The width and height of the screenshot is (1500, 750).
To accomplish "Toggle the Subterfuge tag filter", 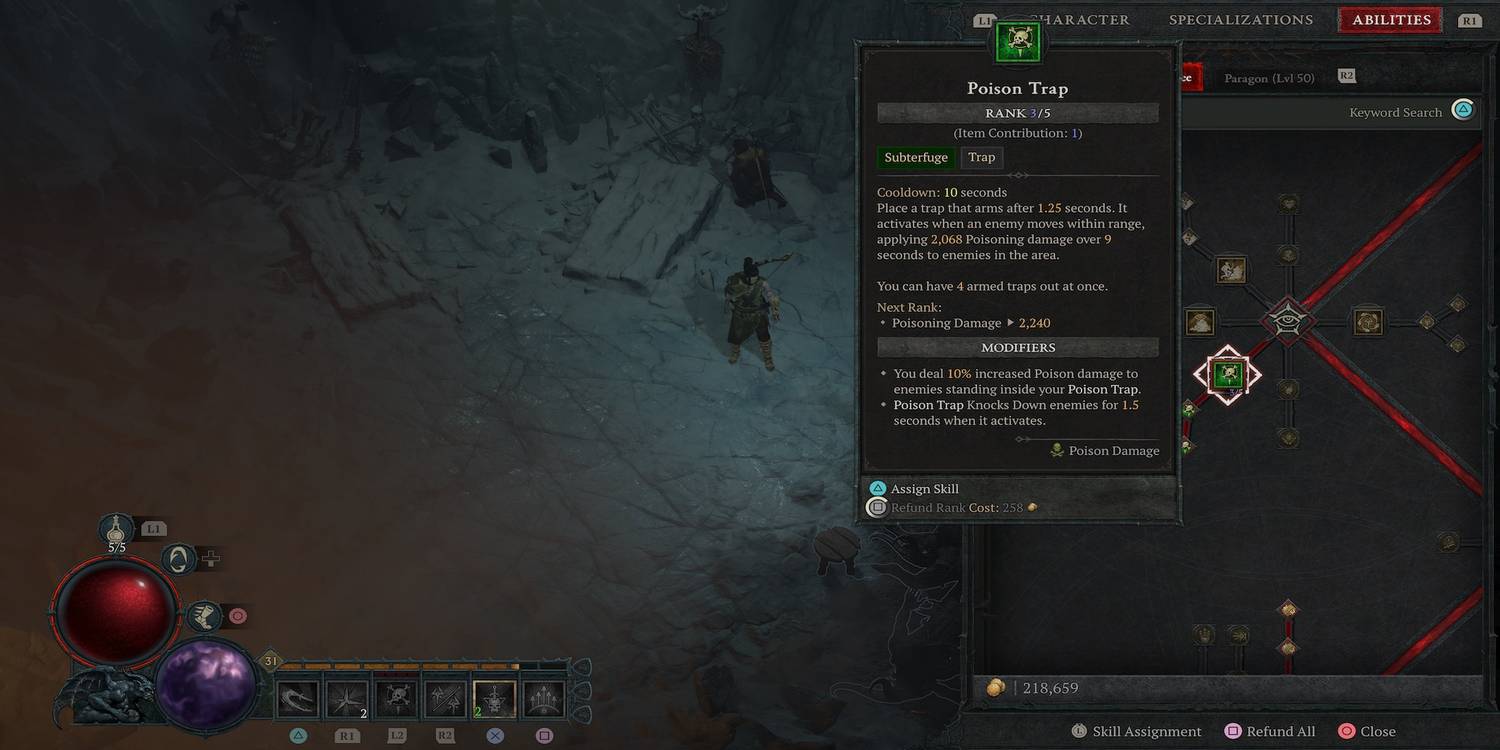I will (915, 157).
